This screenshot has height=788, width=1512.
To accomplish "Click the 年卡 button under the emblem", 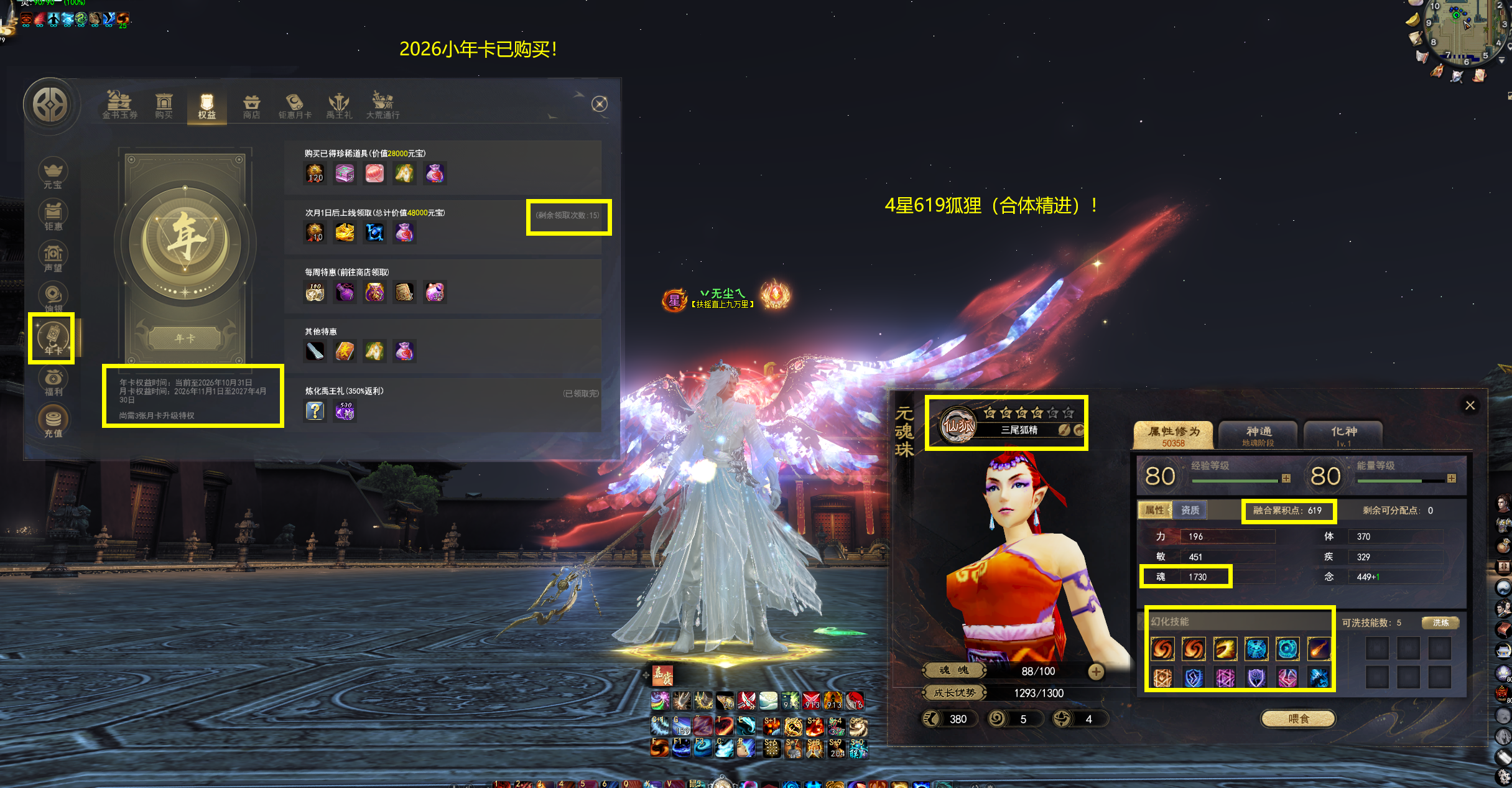I will (185, 338).
